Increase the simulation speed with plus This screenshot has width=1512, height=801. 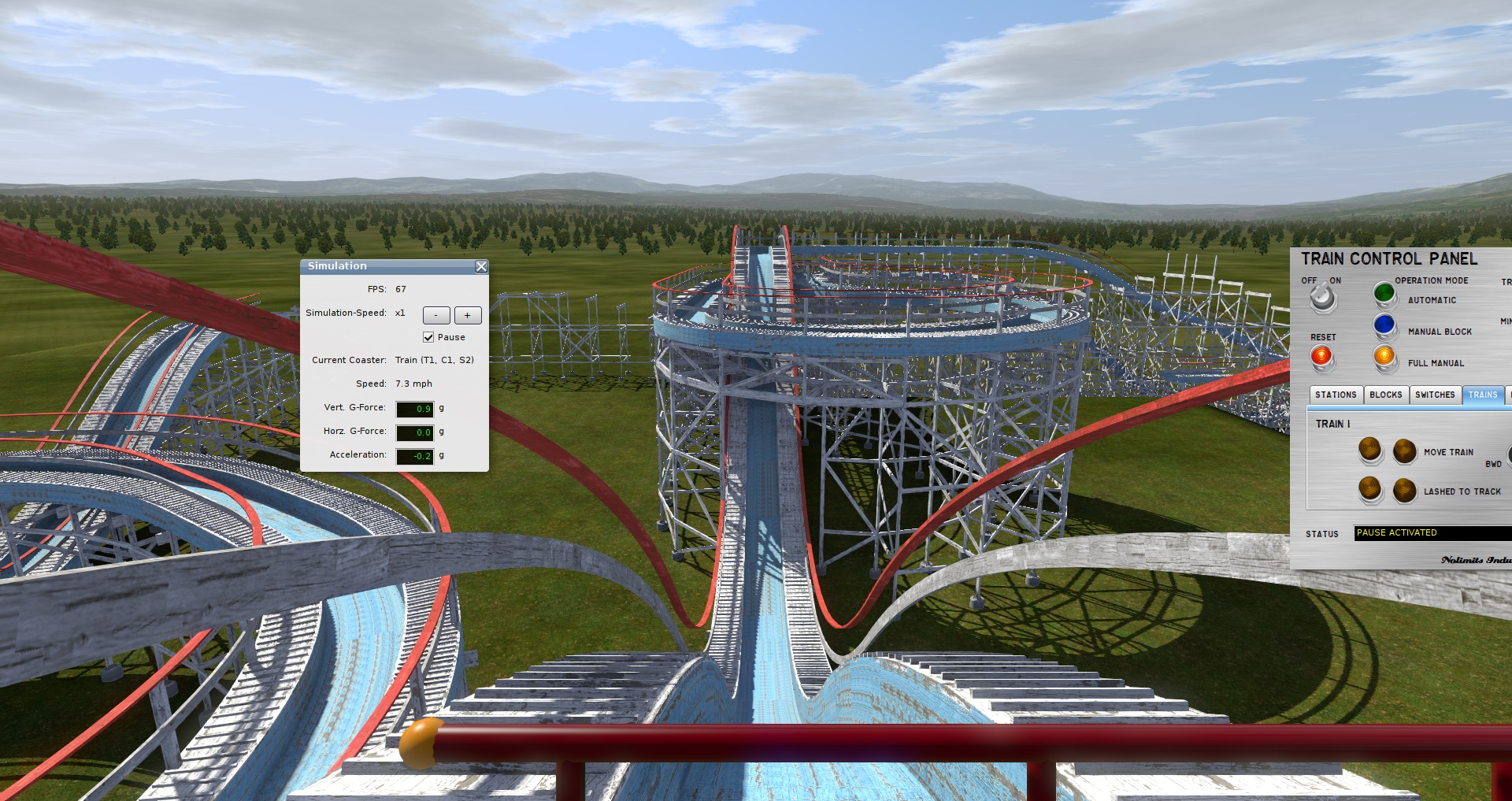[x=468, y=316]
